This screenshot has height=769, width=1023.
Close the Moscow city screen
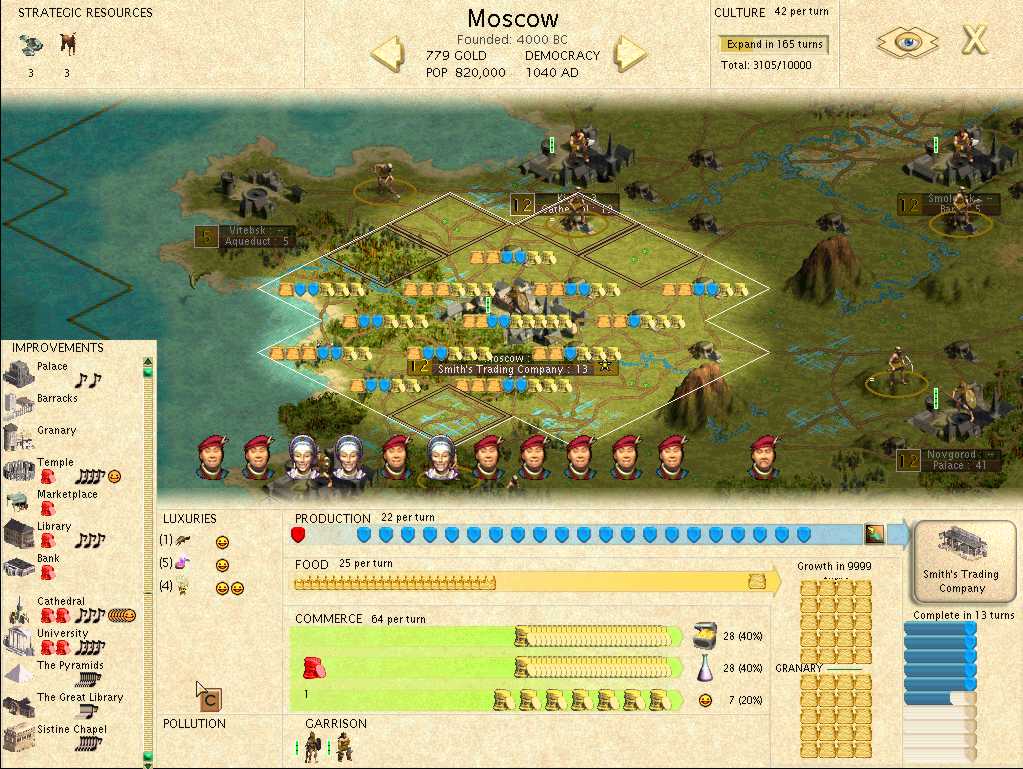[975, 41]
